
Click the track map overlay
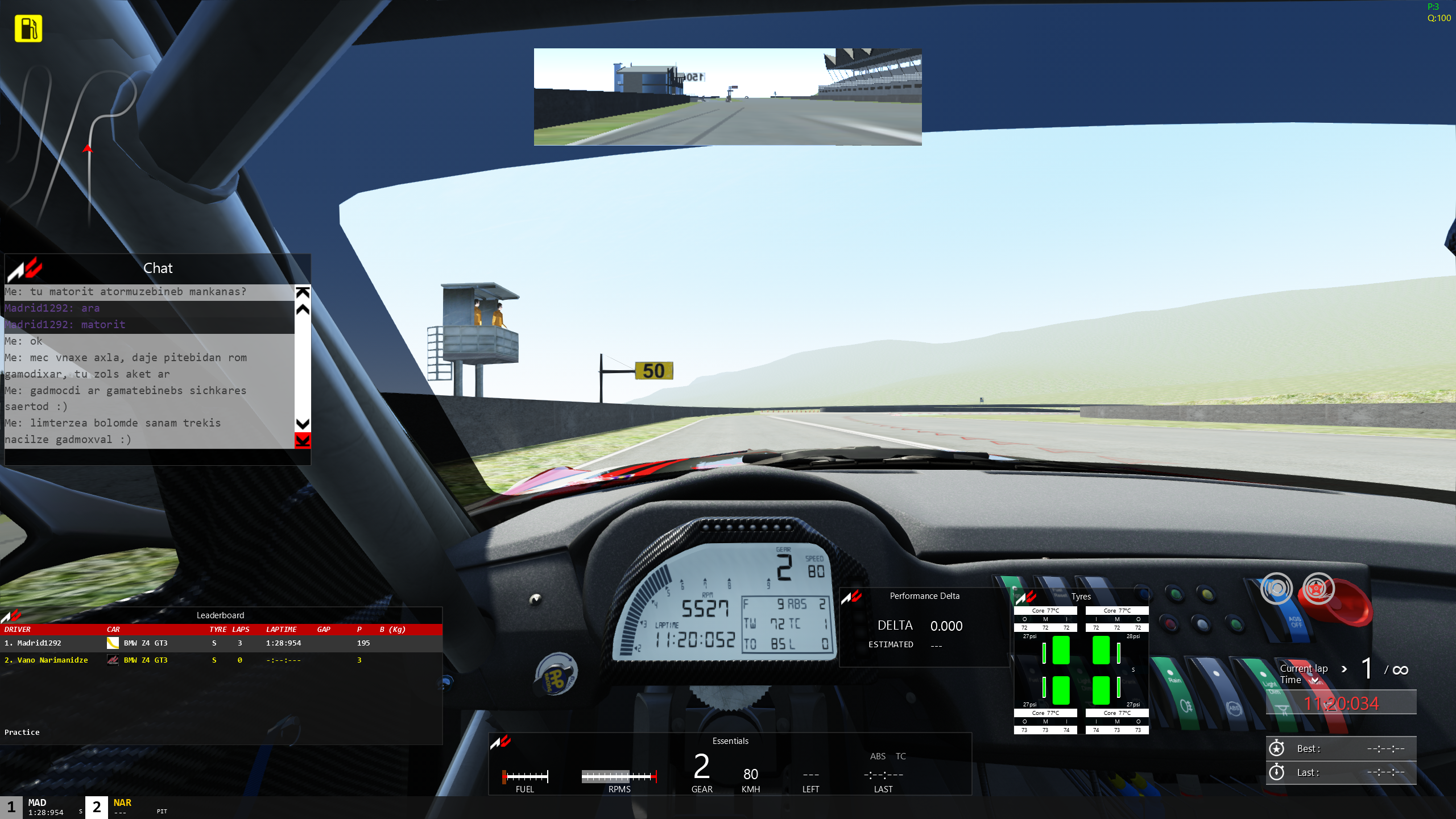pos(85,142)
